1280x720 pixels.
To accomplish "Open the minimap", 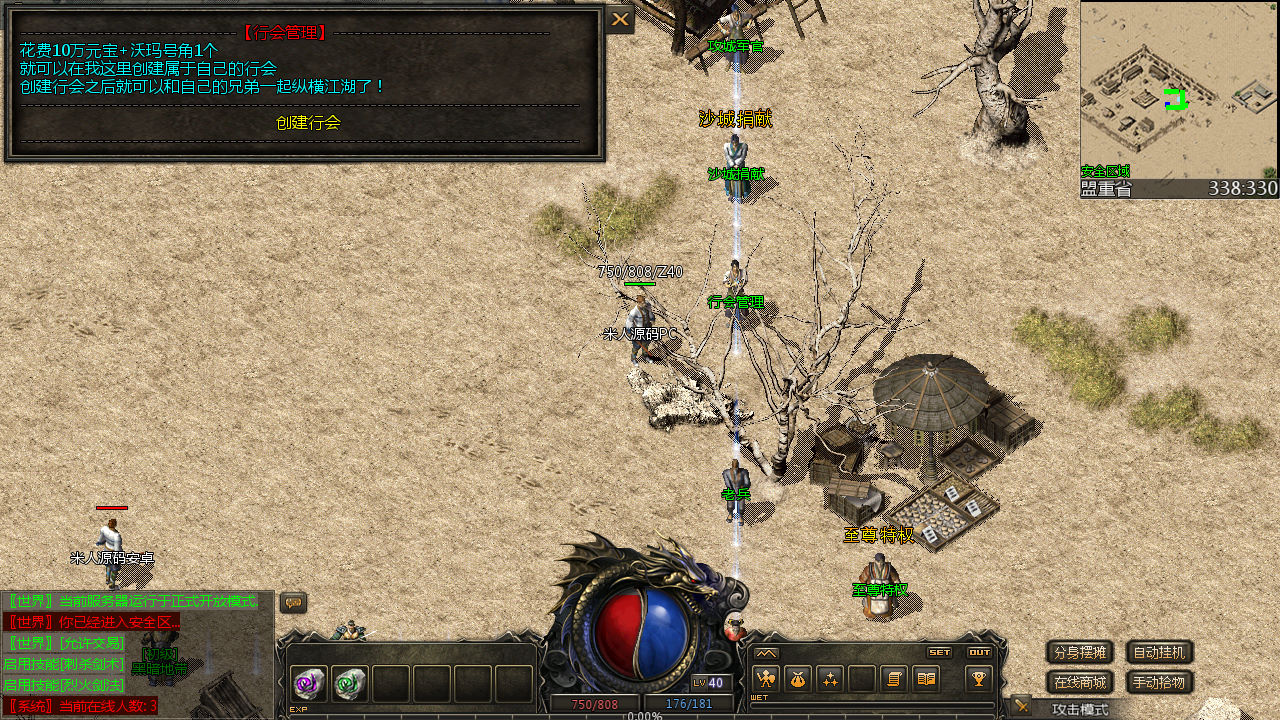I will [1178, 92].
